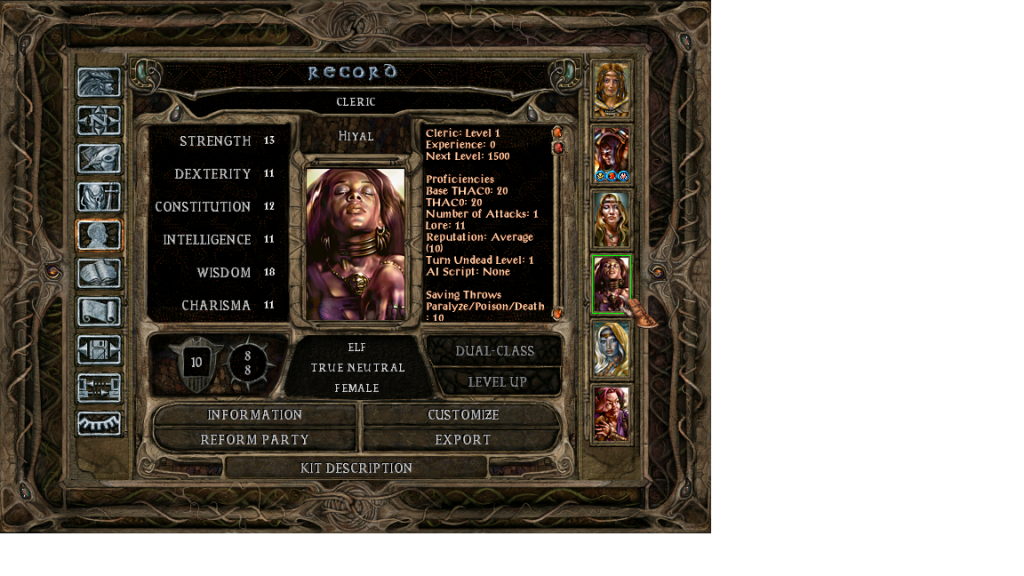Select the purple-hooded portrait with status icons
Image resolution: width=1024 pixels, height=576 pixels.
pos(611,154)
